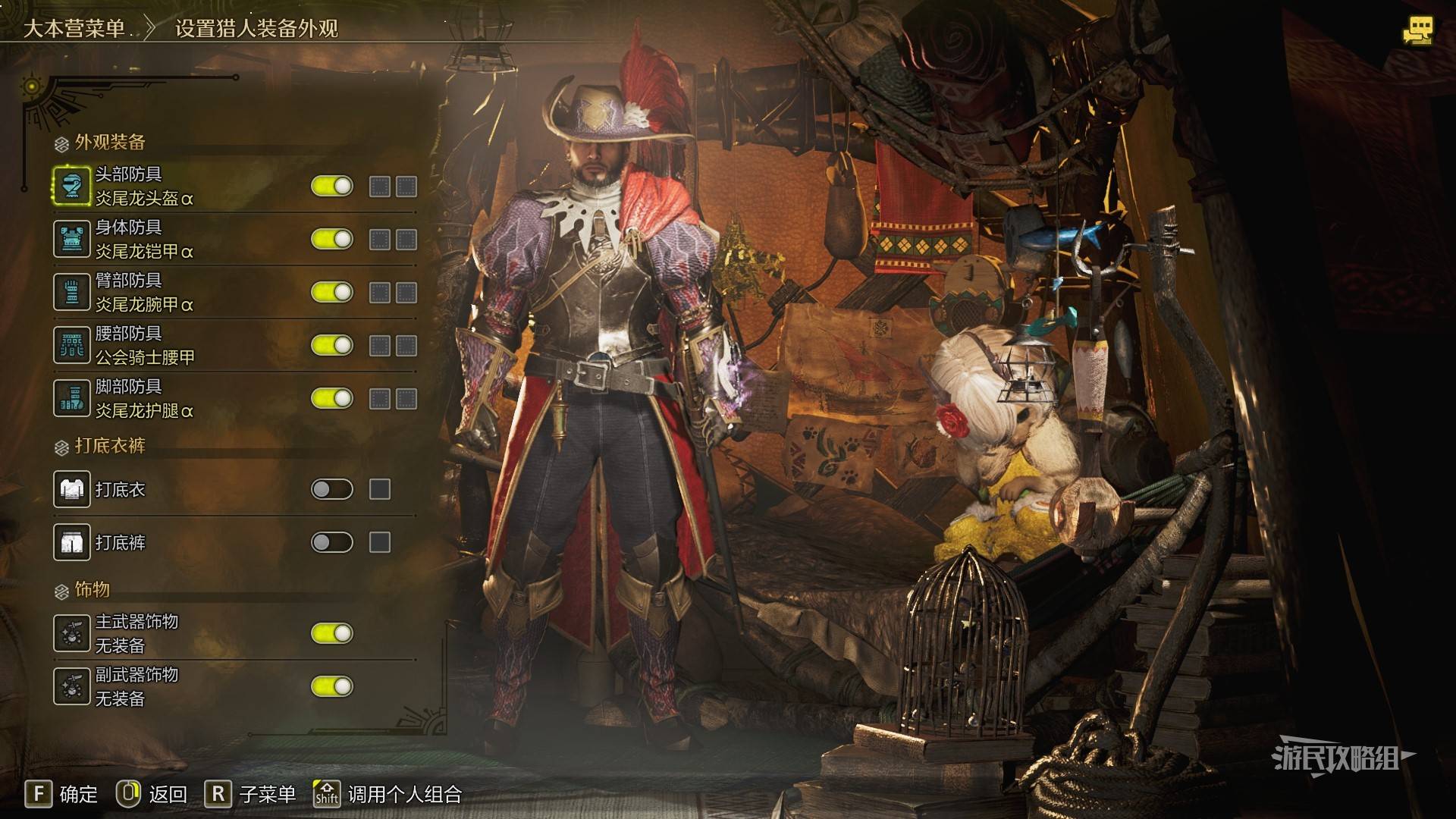
Task: Go back to 大本营菜单 in the breadcrumb
Action: click(x=74, y=29)
